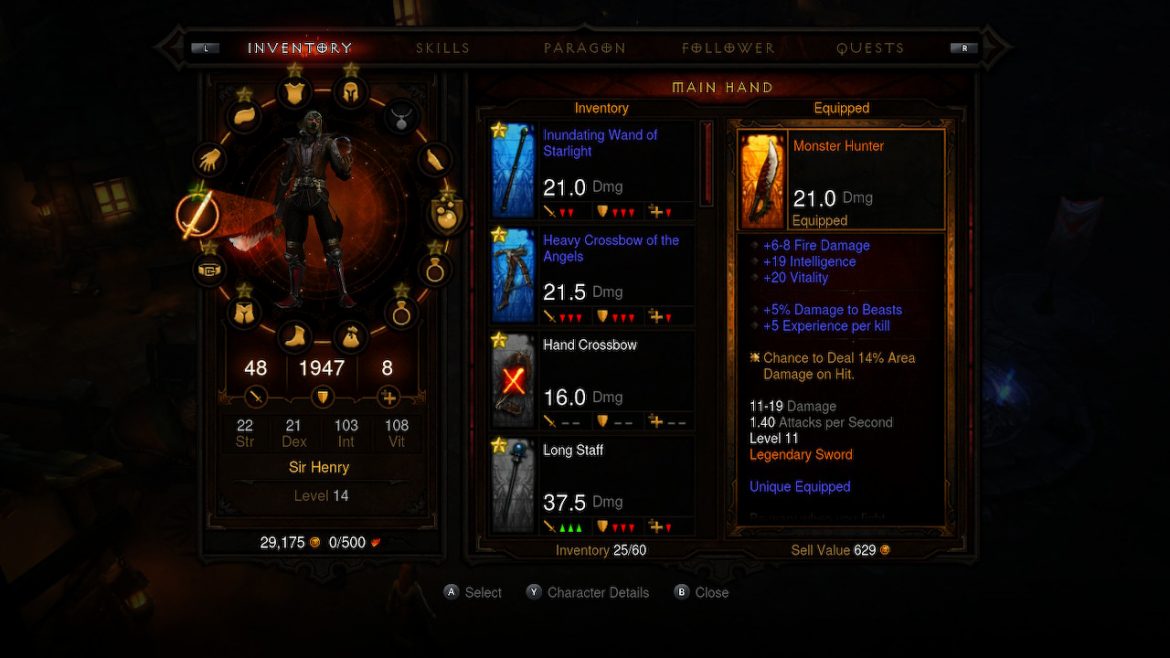Click the gloves equipment slot
1170x658 pixels.
[x=210, y=160]
